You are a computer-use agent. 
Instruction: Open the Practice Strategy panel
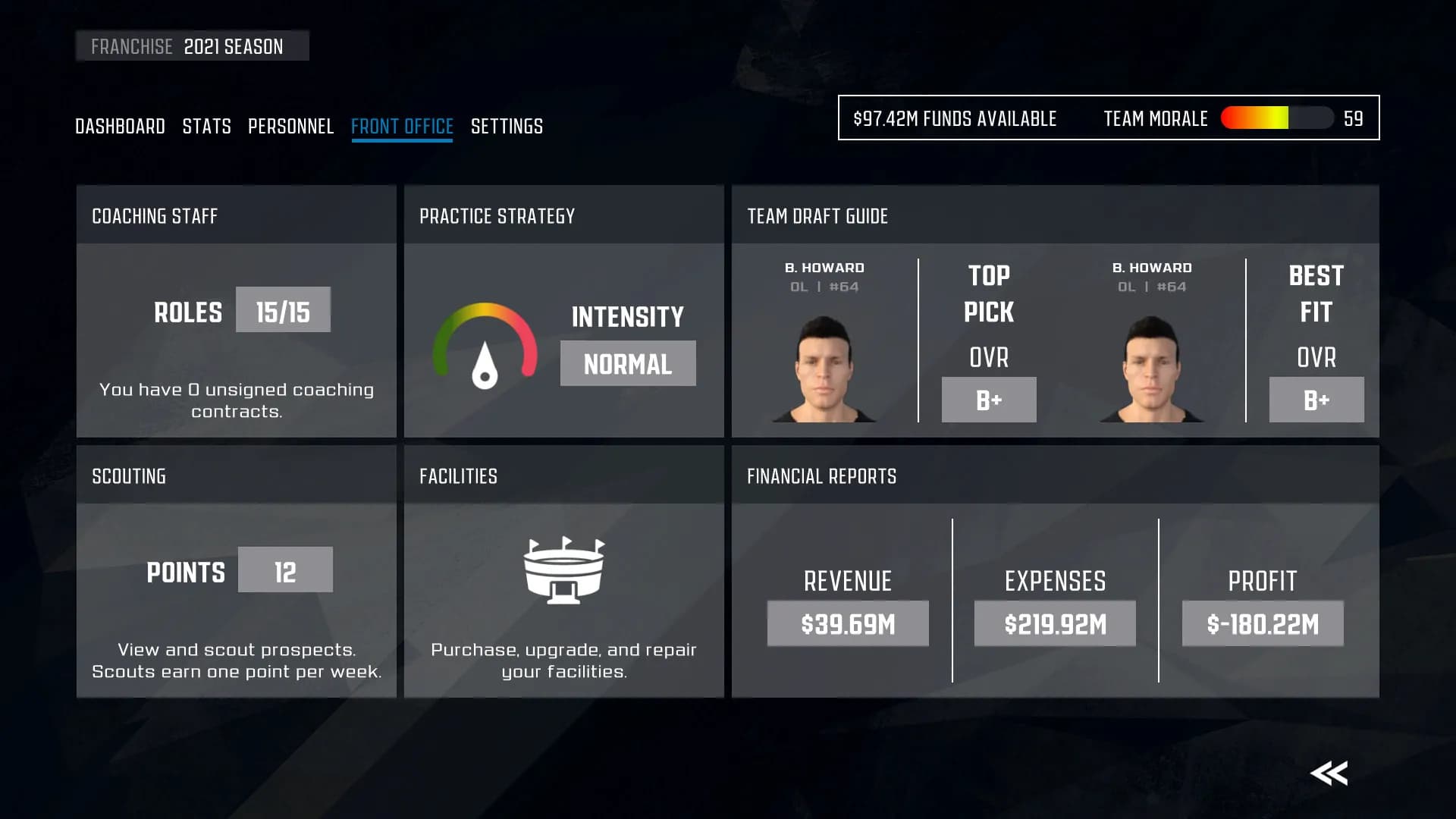pyautogui.click(x=563, y=311)
